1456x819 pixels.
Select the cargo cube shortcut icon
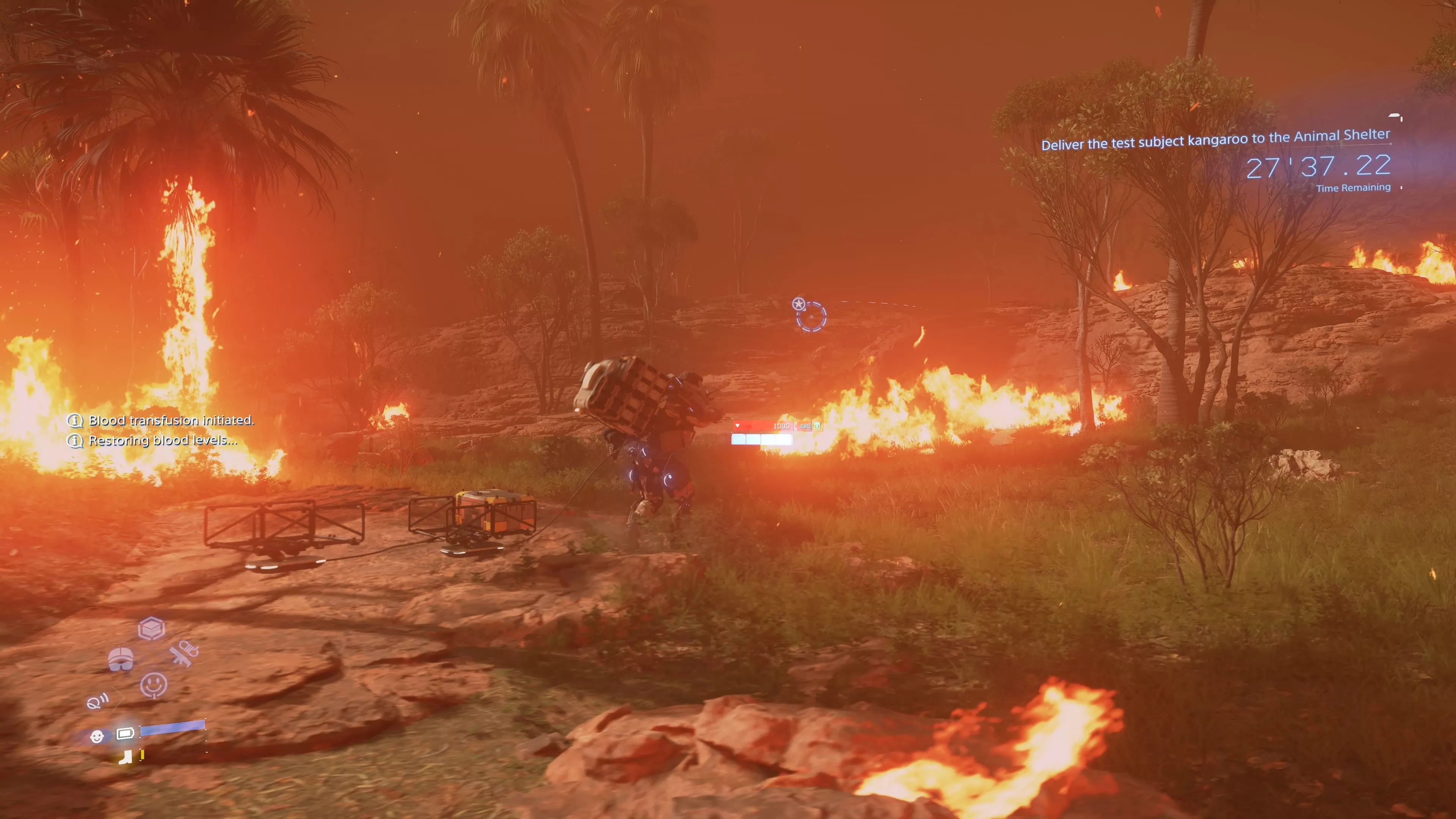(152, 628)
